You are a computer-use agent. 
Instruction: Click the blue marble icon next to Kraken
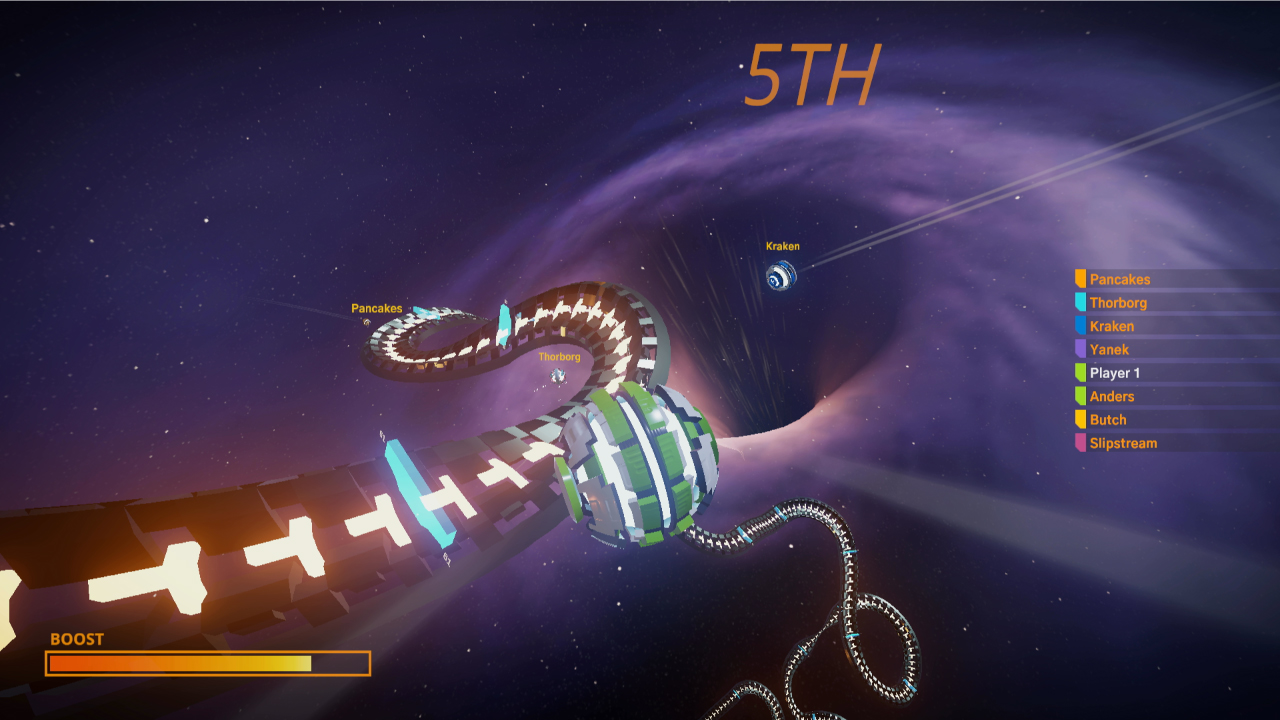click(x=1082, y=326)
